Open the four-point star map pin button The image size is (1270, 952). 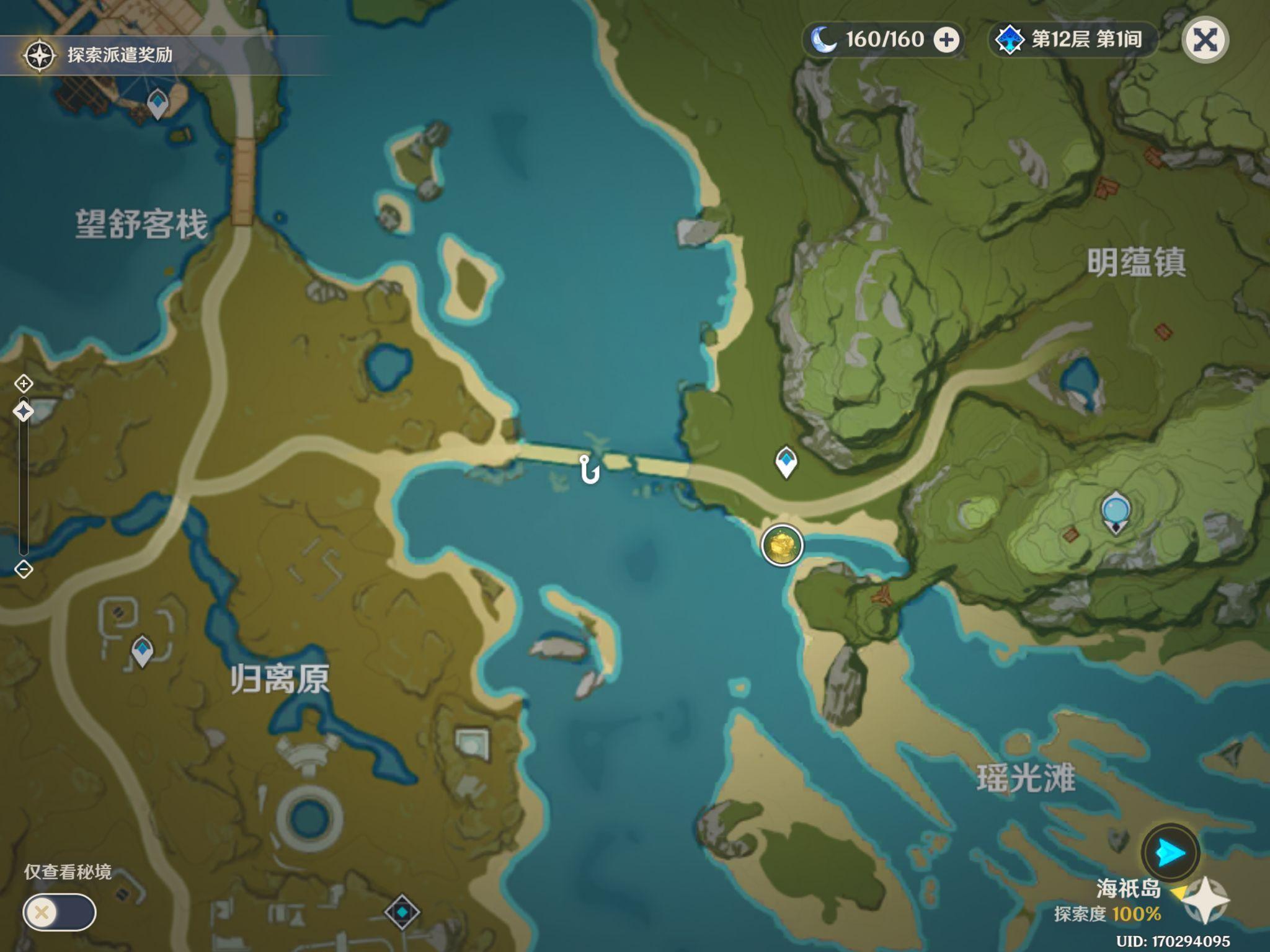[x=1206, y=901]
